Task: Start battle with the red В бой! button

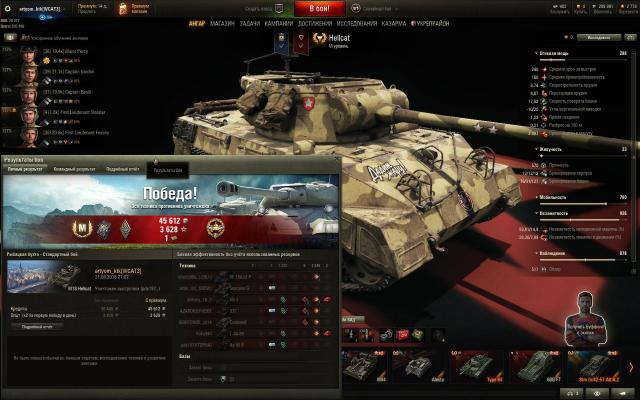Action: point(320,8)
